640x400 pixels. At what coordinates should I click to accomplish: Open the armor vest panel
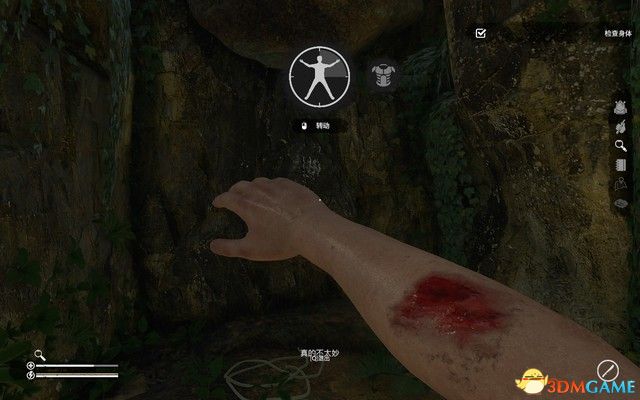379,75
